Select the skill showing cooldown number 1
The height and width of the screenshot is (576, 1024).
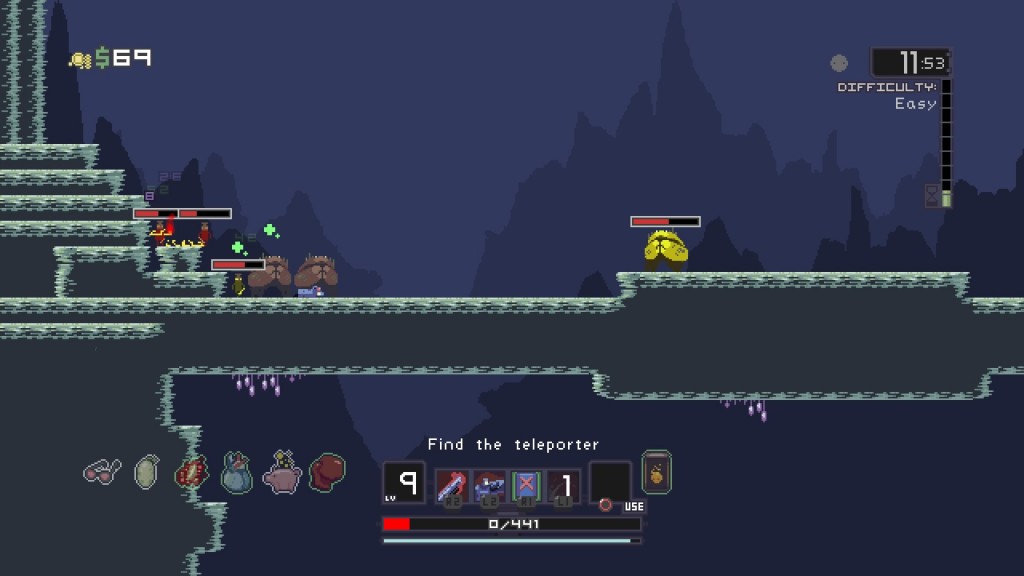pos(563,486)
